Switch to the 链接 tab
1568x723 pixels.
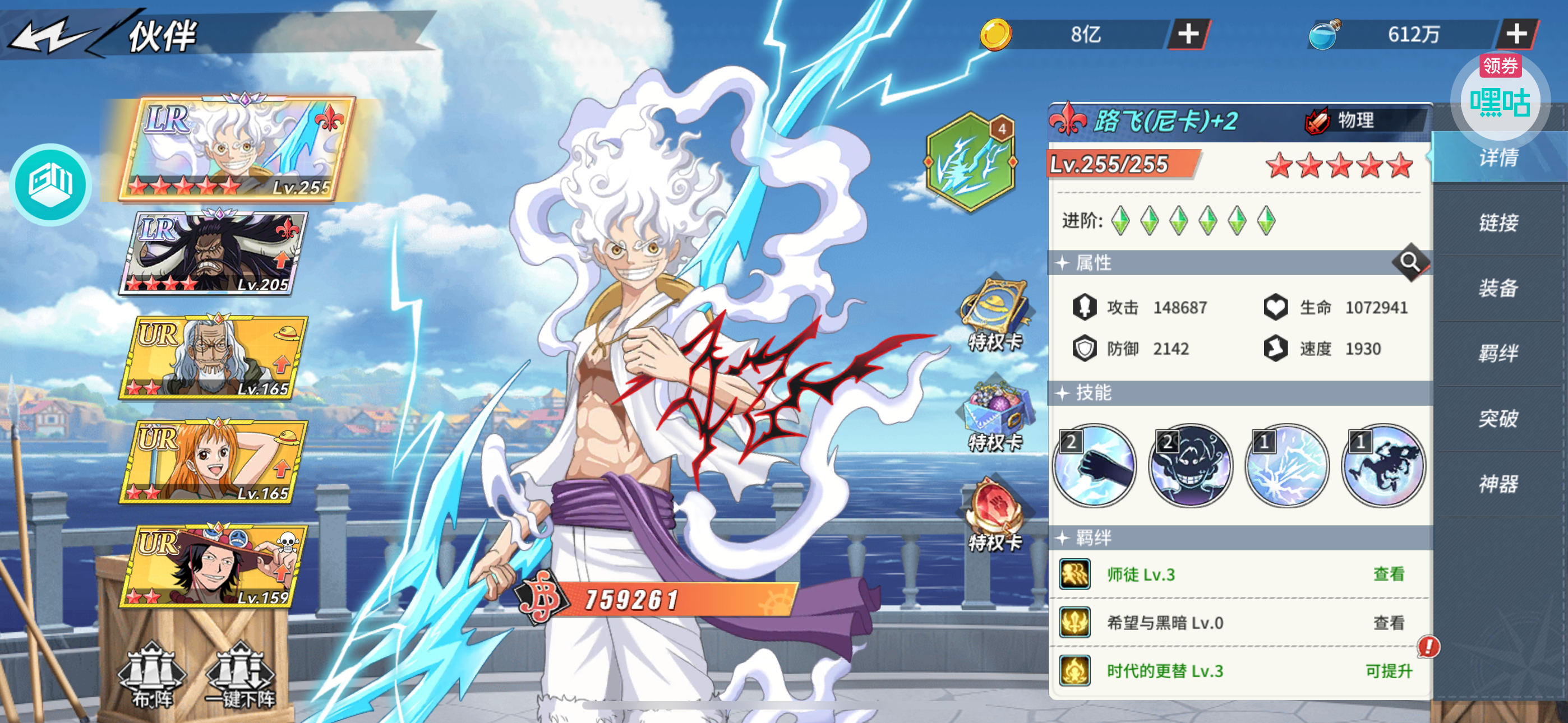tap(1498, 223)
